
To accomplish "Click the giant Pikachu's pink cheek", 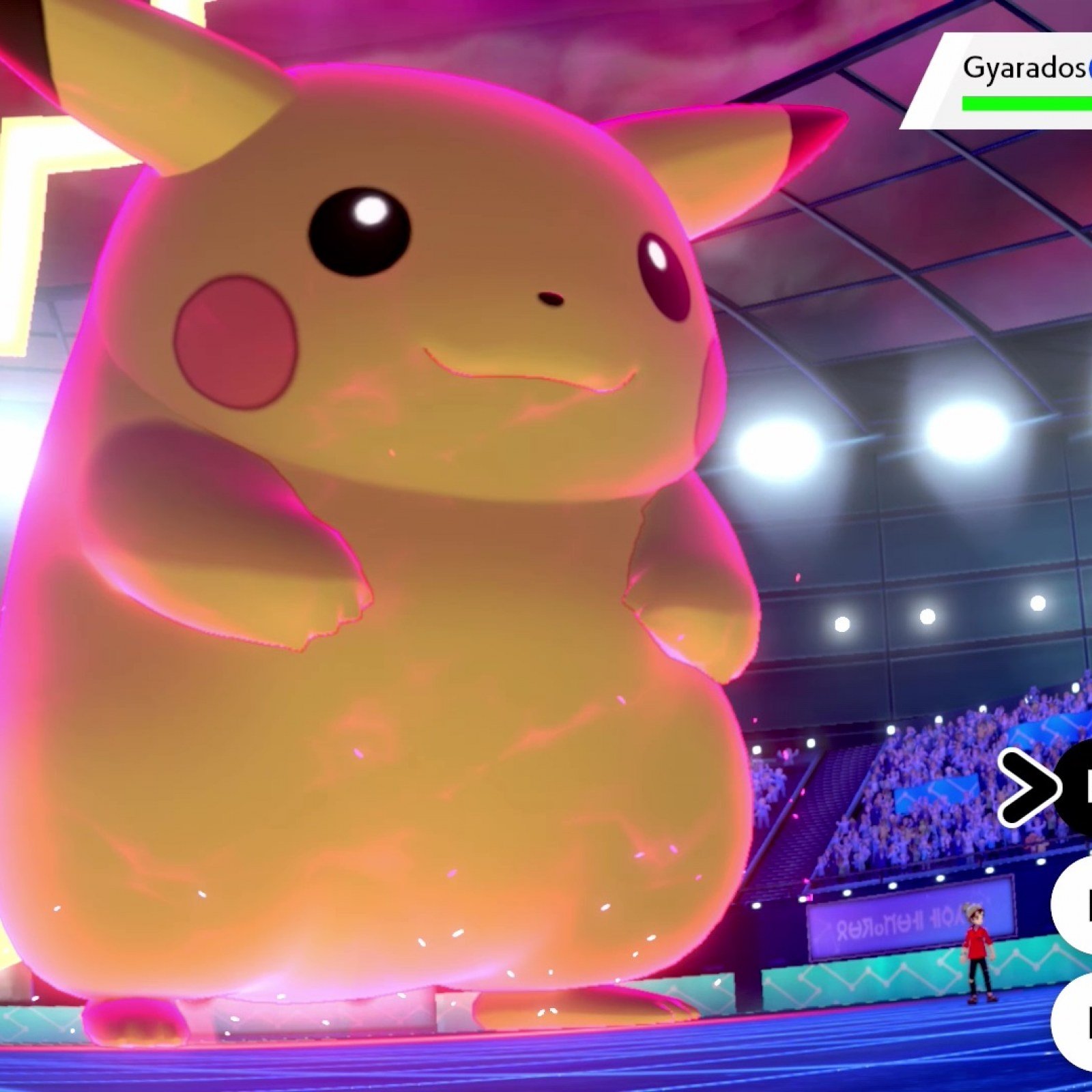I will coord(235,341).
